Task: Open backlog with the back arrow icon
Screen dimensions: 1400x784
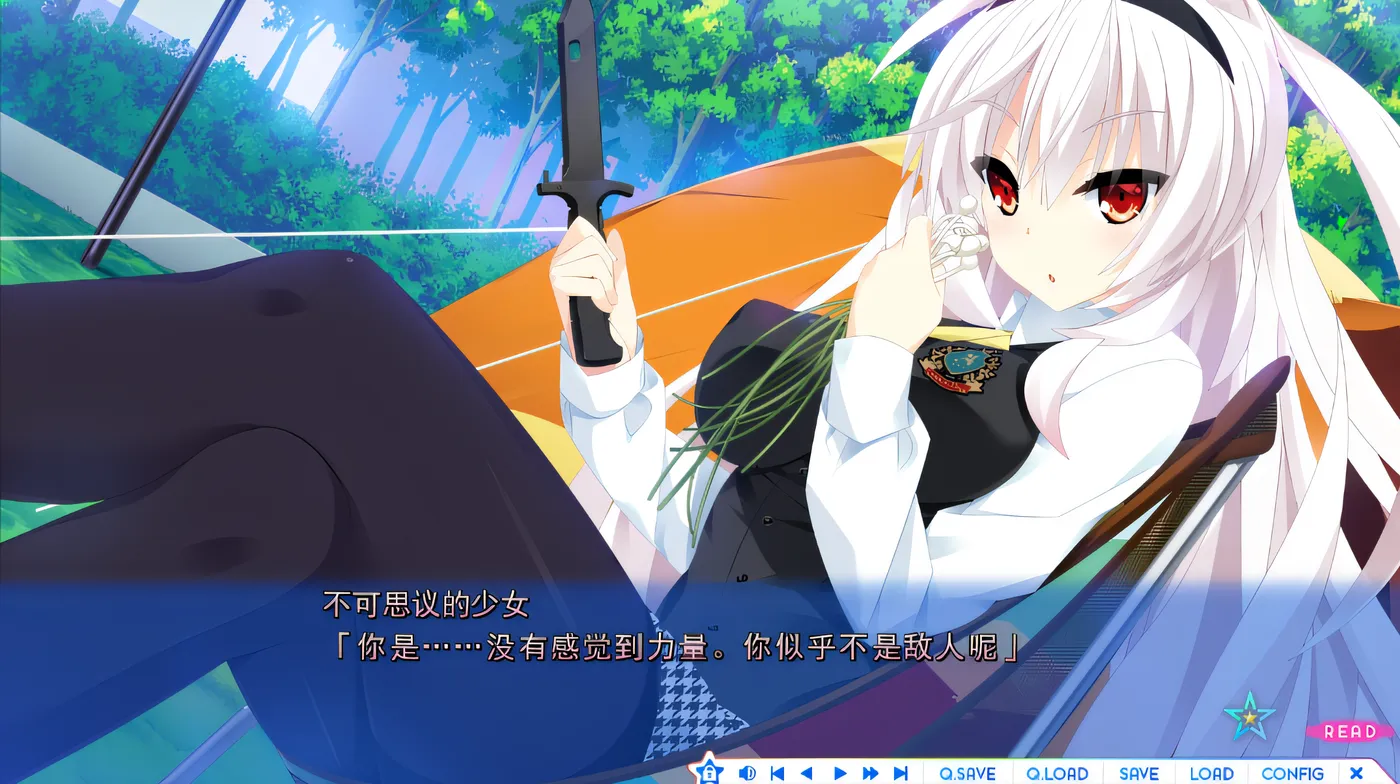Action: tap(806, 773)
